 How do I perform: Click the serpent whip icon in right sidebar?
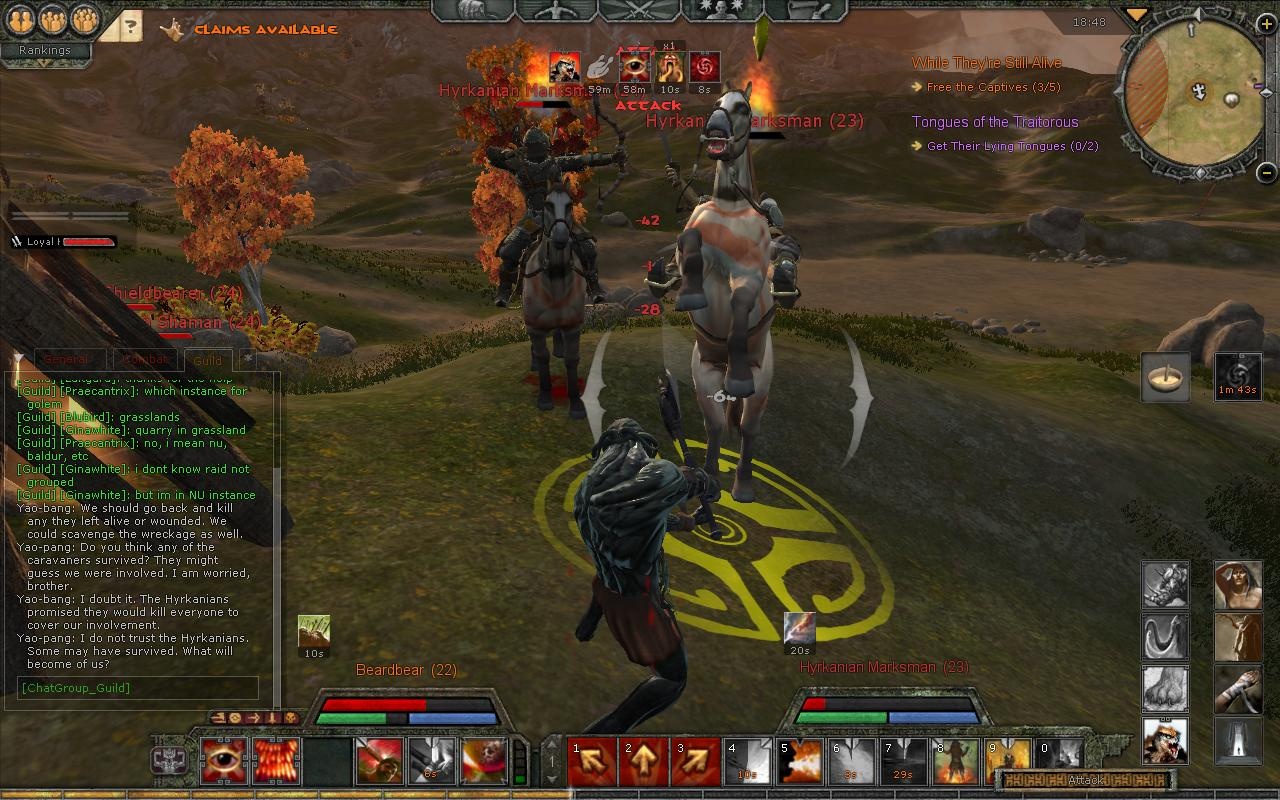pos(1165,637)
